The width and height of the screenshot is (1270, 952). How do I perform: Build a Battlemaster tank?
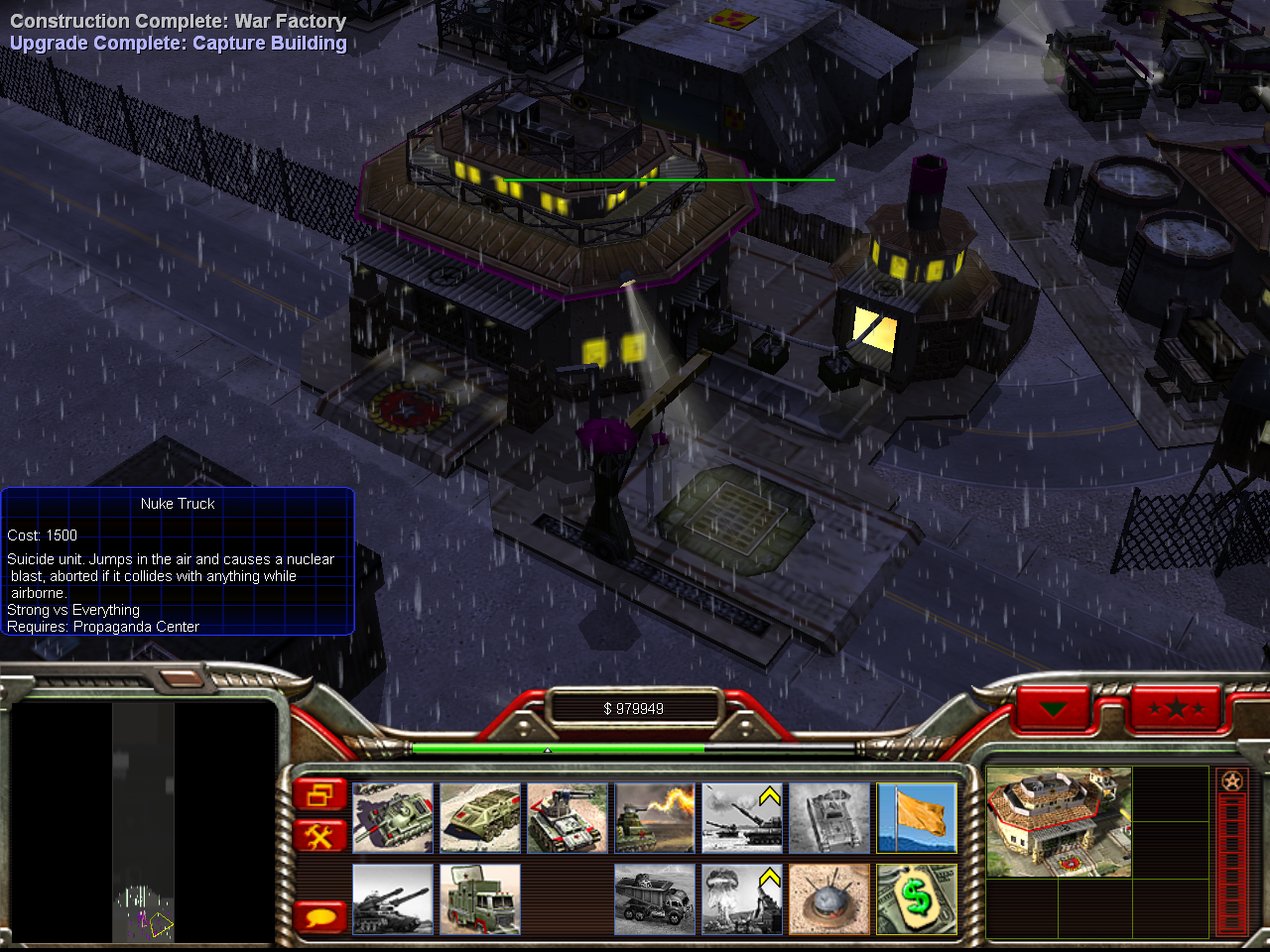click(x=393, y=818)
